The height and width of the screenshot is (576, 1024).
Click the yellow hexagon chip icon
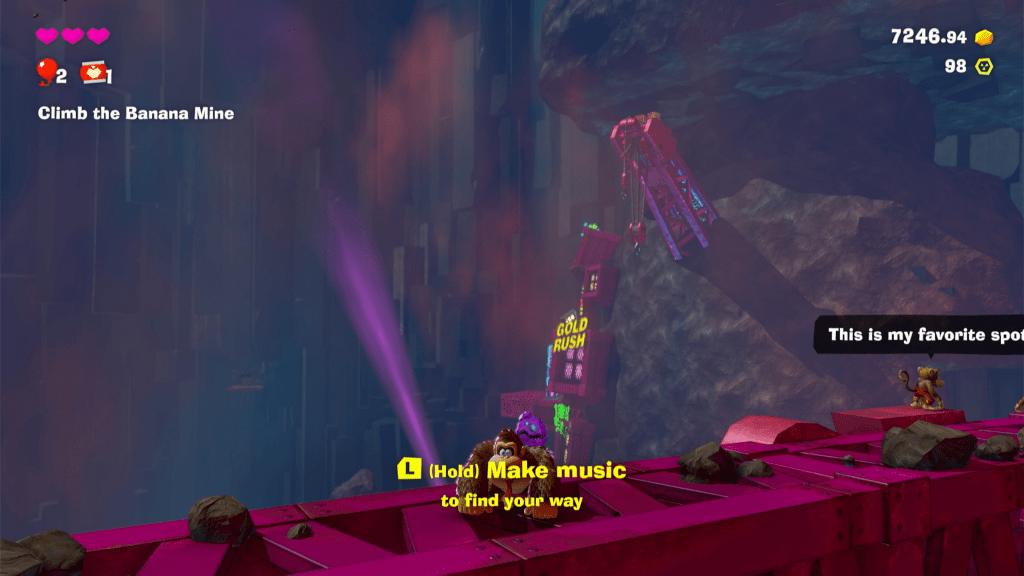[x=984, y=66]
